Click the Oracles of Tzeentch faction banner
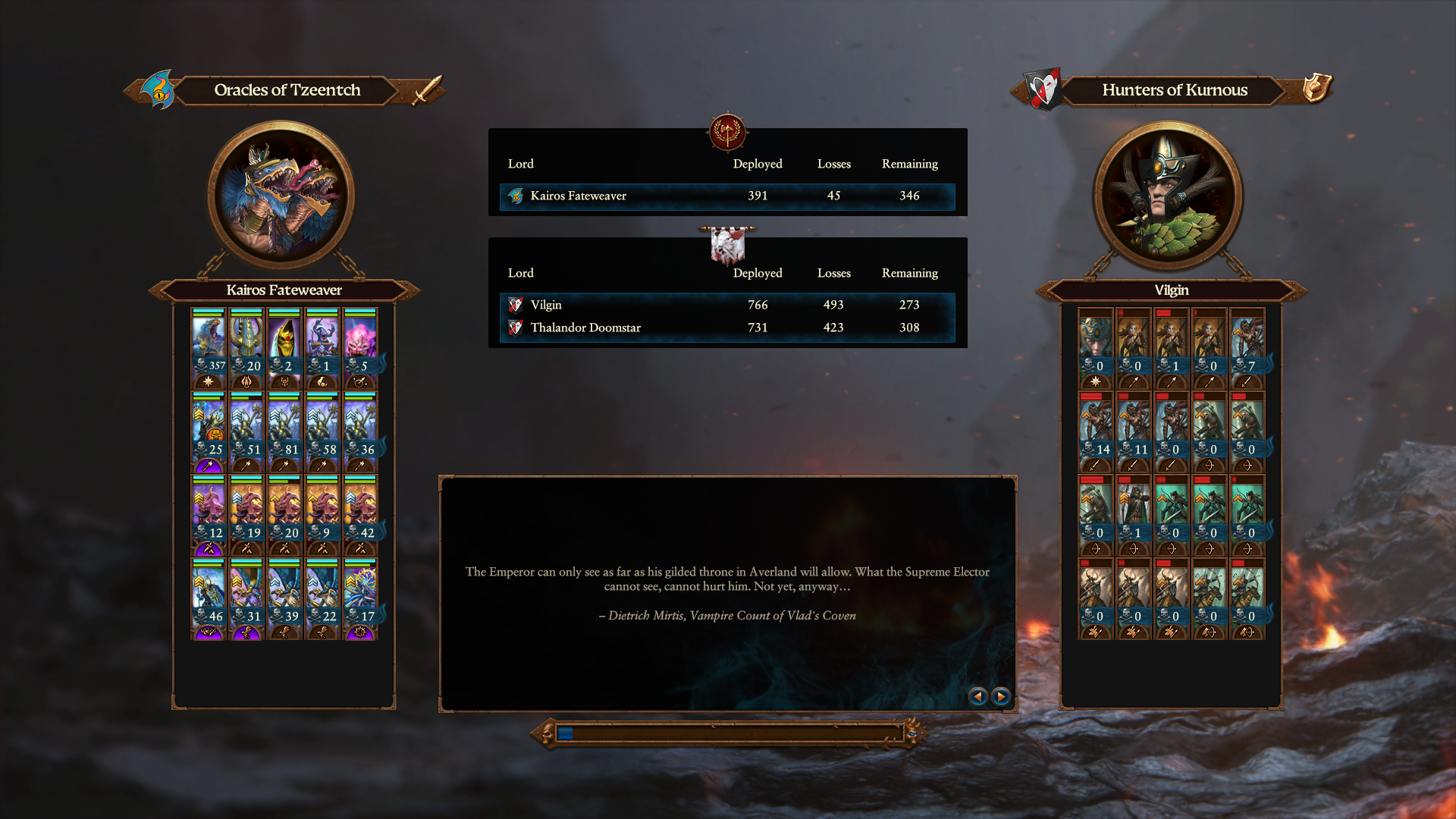This screenshot has width=1456, height=819. [287, 90]
